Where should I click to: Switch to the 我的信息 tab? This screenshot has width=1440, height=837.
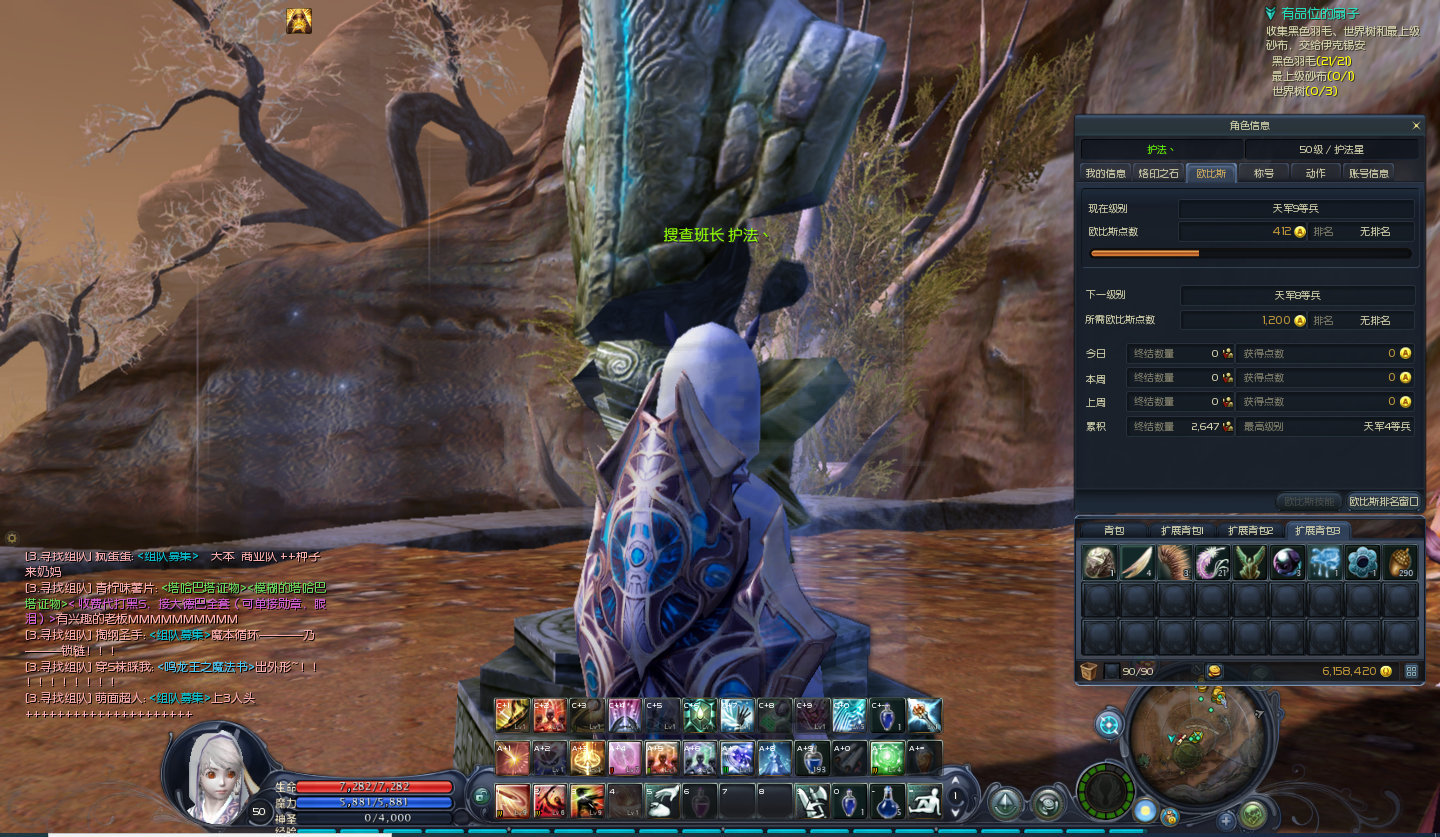point(1106,173)
